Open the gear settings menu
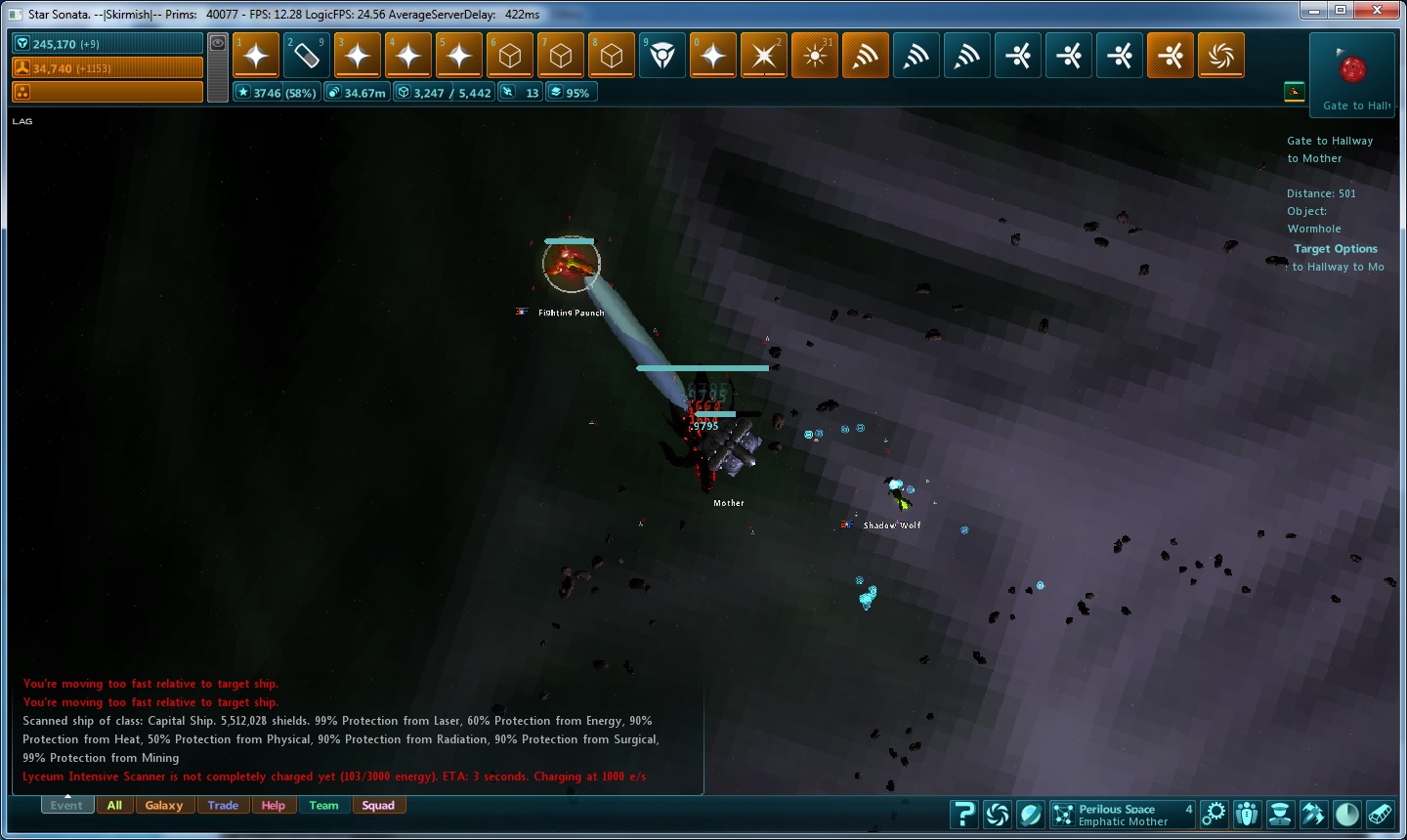Screen dimensions: 1407x840 pyautogui.click(x=1214, y=814)
